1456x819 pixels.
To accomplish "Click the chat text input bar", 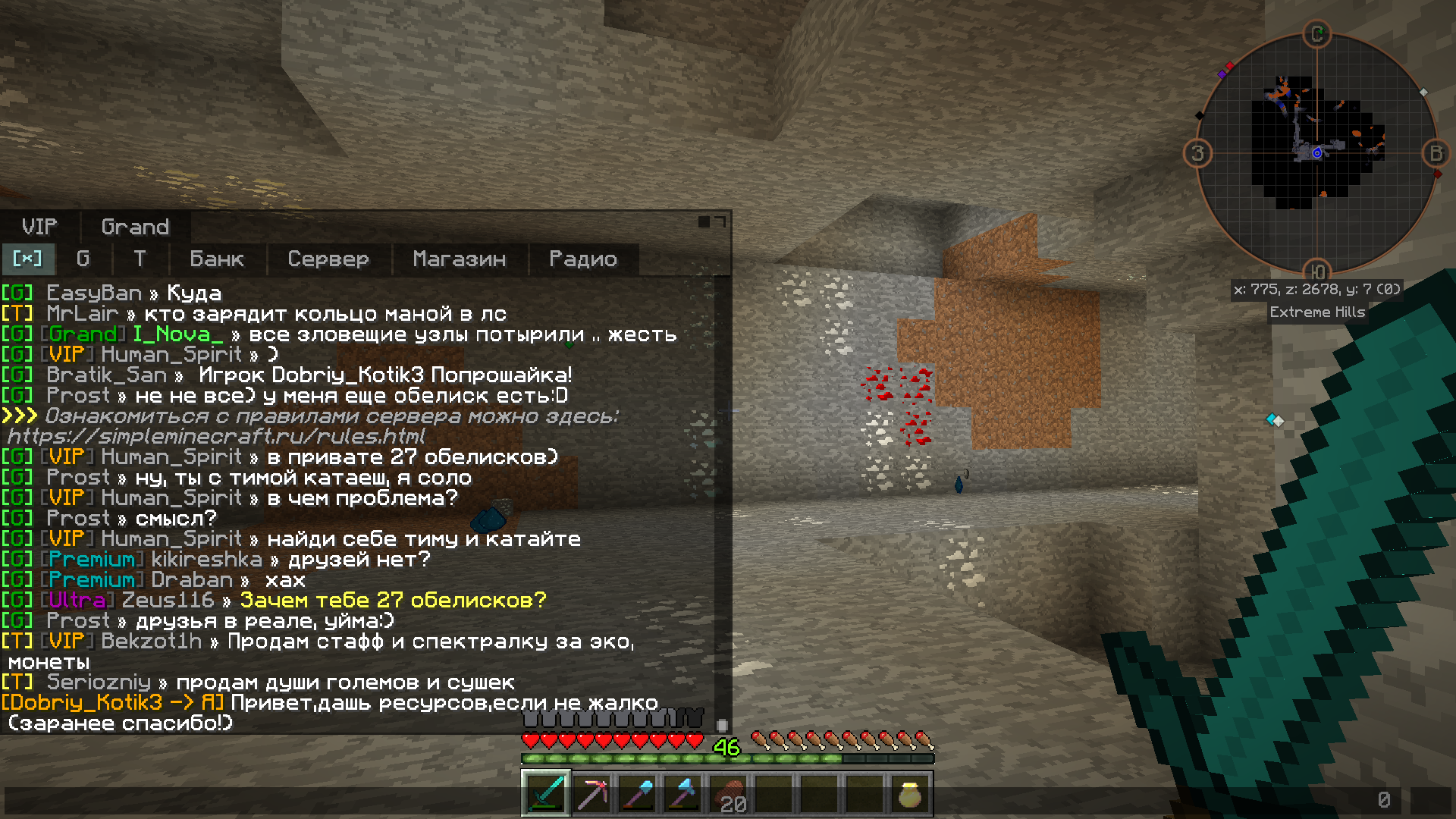I will pyautogui.click(x=682, y=800).
